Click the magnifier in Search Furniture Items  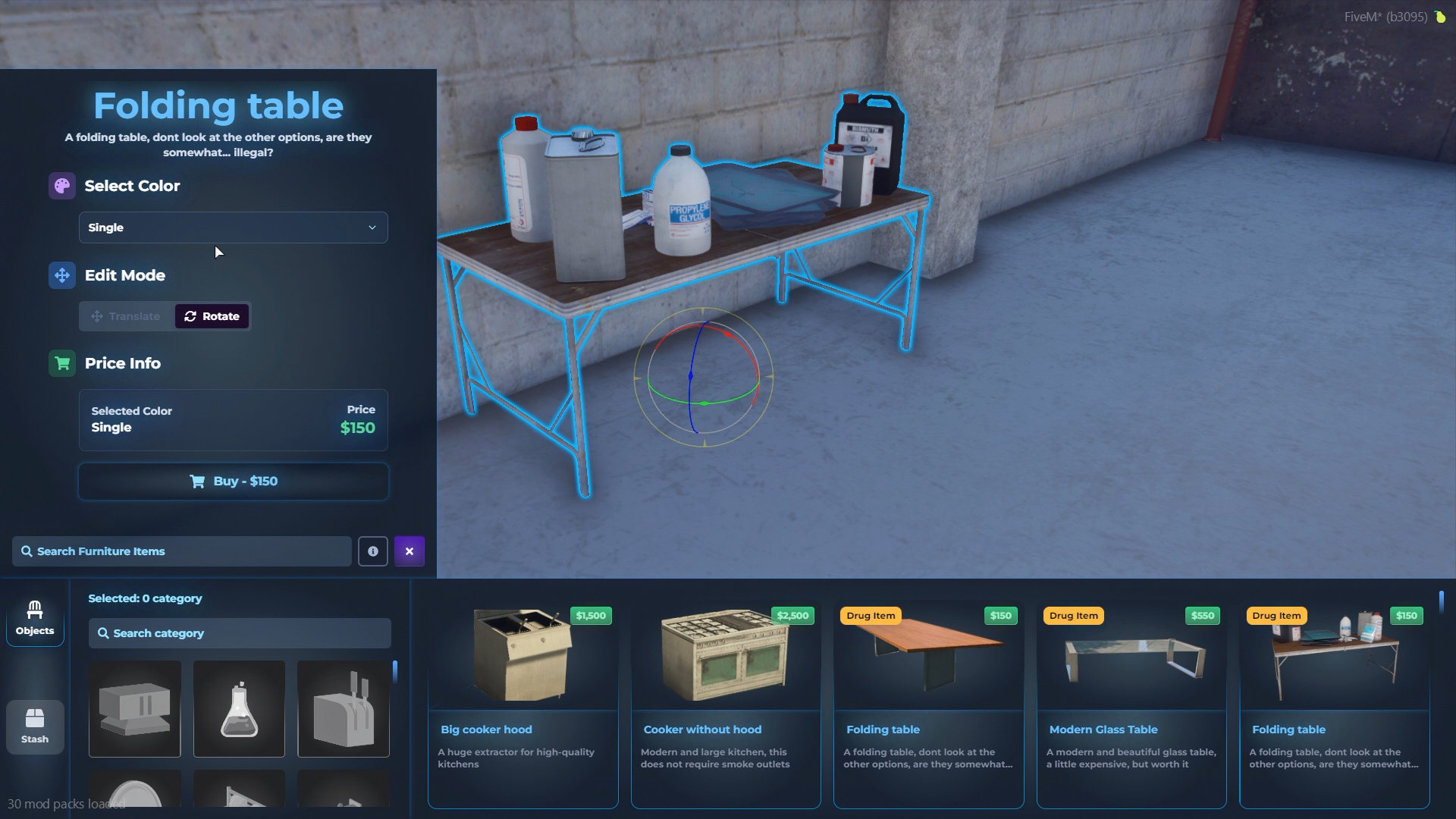tap(27, 551)
